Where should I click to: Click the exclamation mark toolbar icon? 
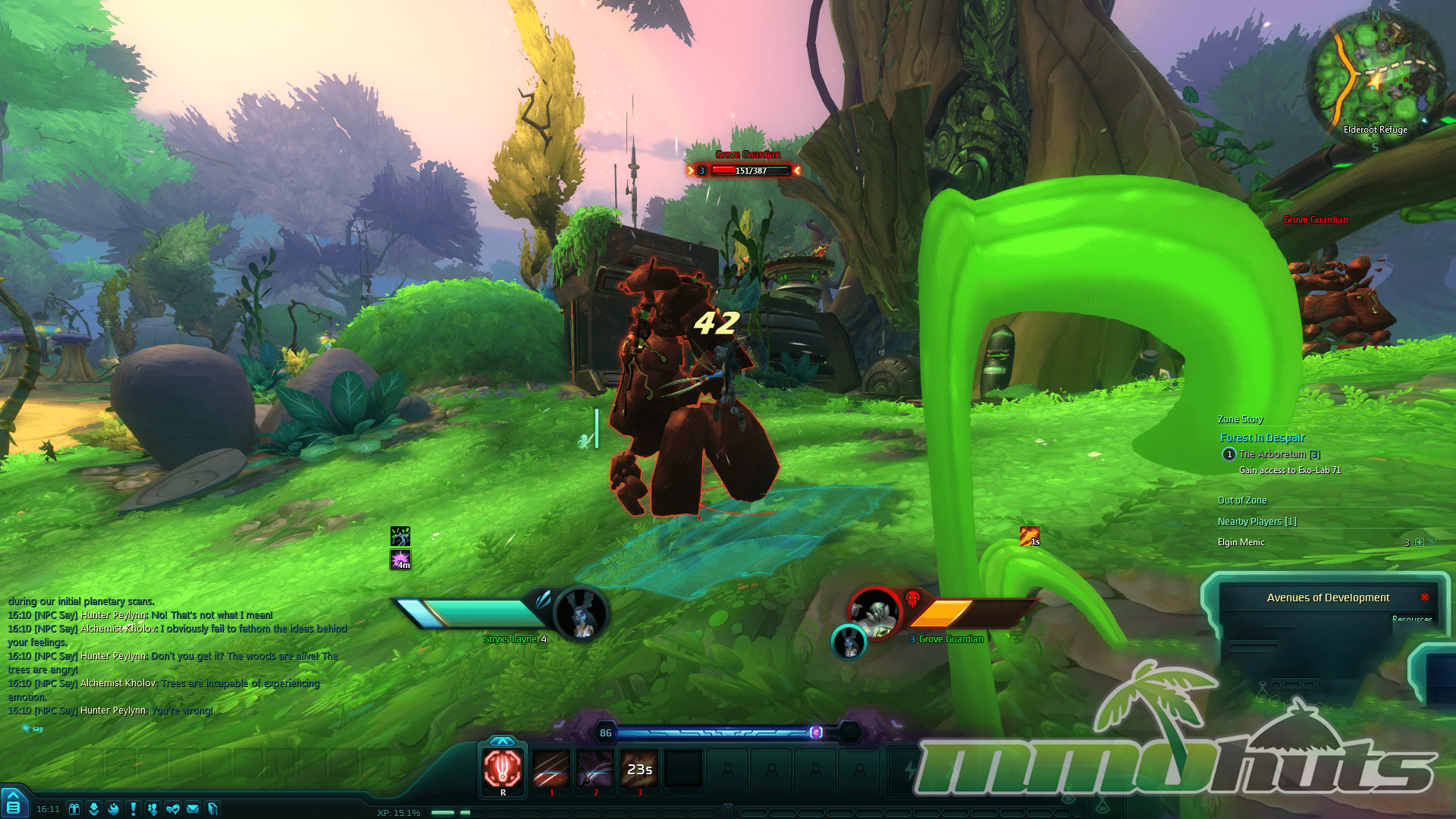click(x=133, y=809)
